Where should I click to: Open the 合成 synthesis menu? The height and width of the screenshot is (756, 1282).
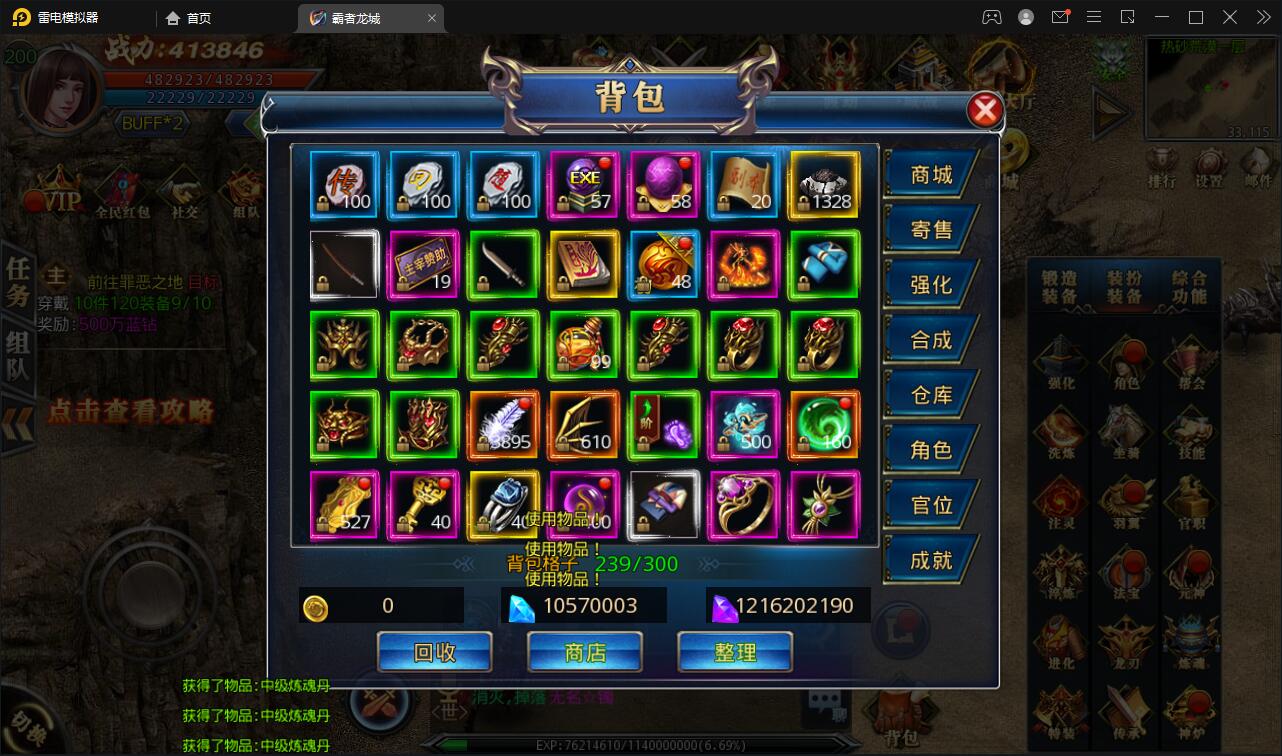(x=930, y=340)
